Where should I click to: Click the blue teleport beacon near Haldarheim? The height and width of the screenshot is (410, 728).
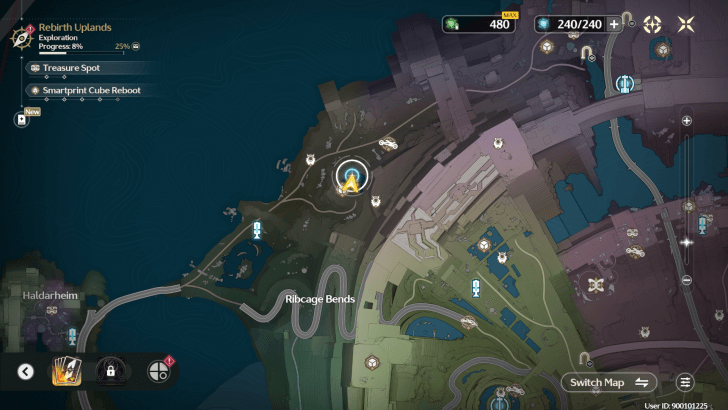(72, 336)
